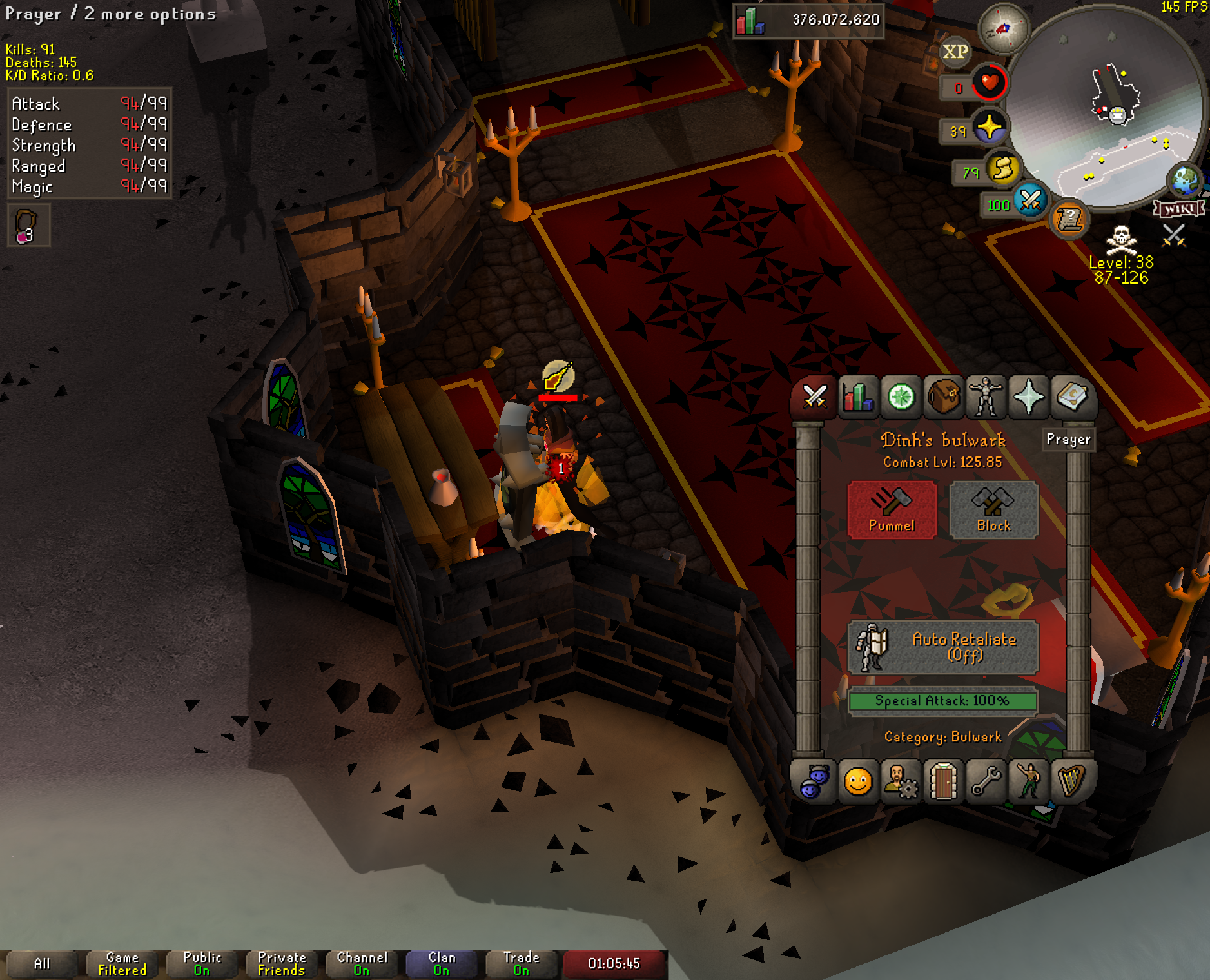Toggle quick prayers orb

coord(989,127)
